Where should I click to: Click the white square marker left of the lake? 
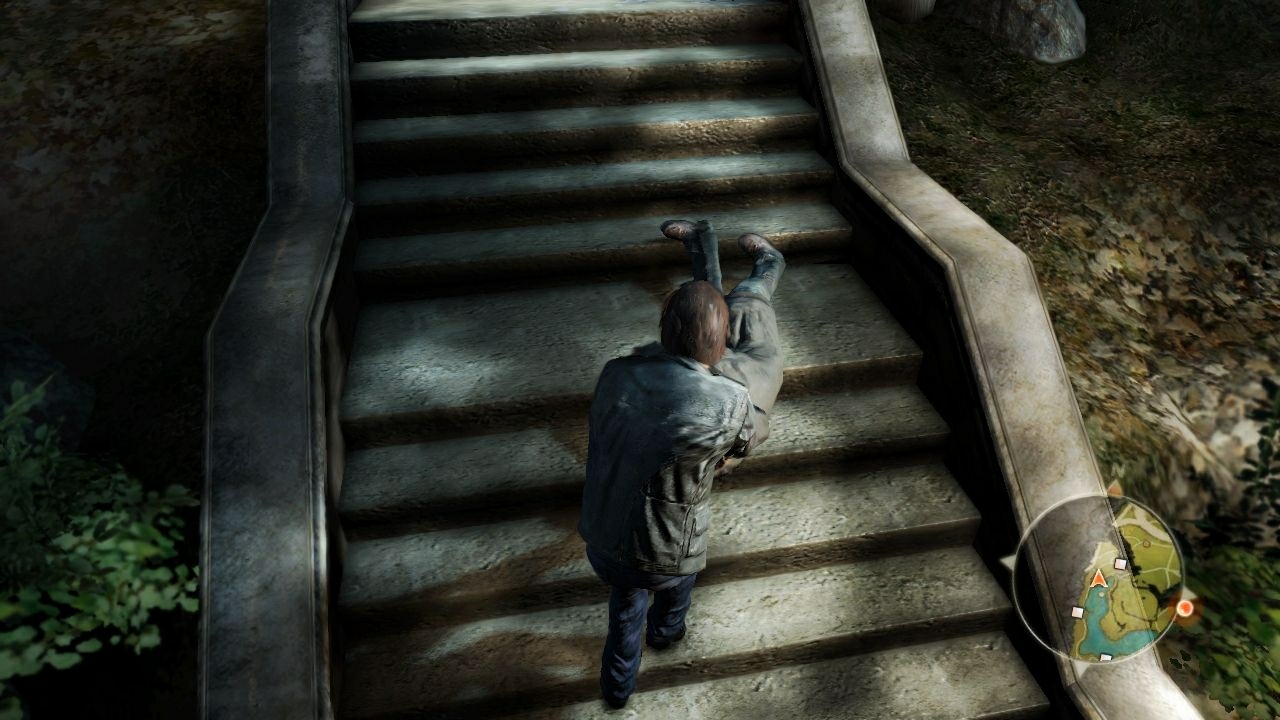(1077, 612)
